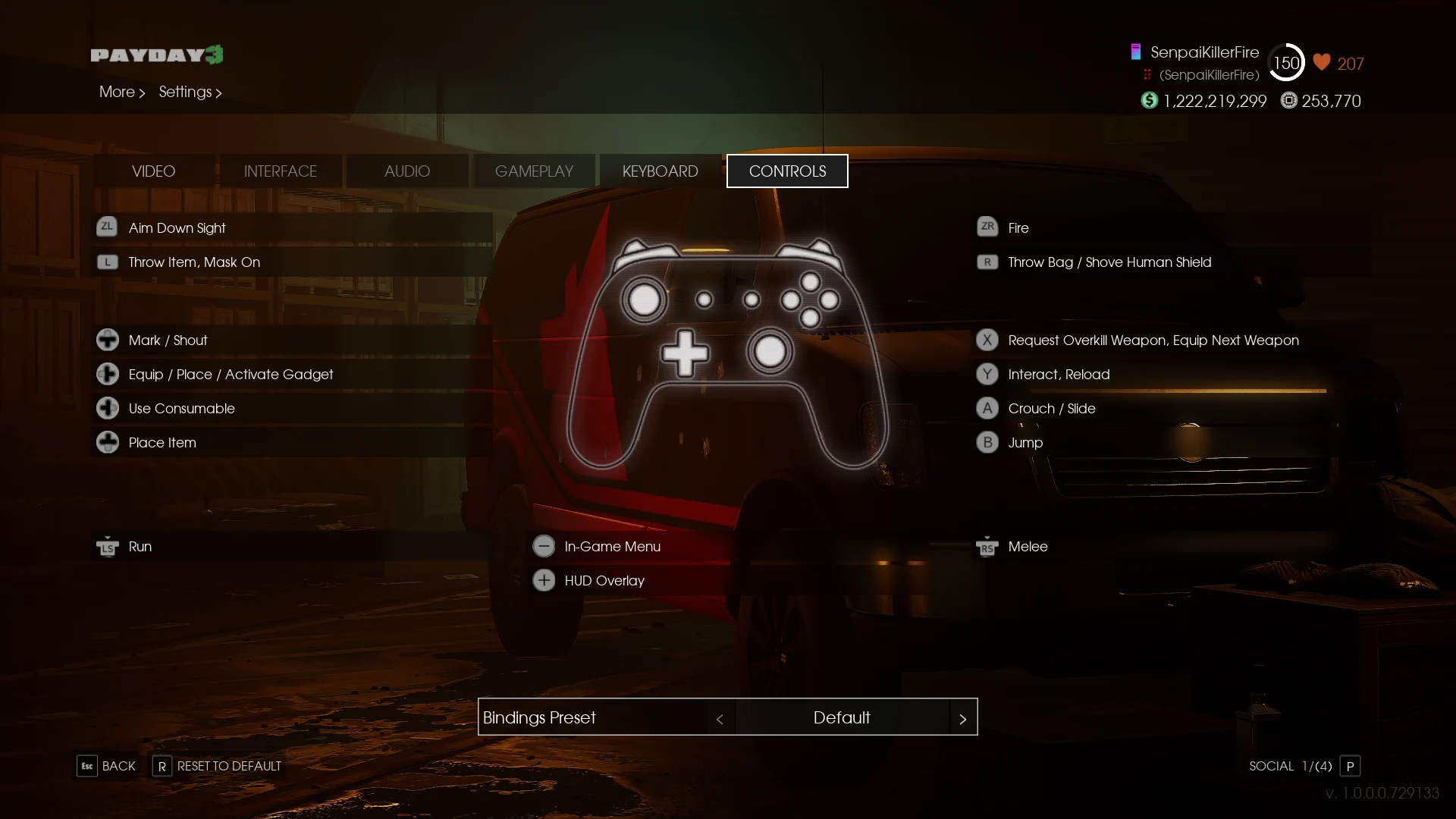This screenshot has height=819, width=1456.
Task: Click the RS Melee stick icon
Action: point(987,546)
